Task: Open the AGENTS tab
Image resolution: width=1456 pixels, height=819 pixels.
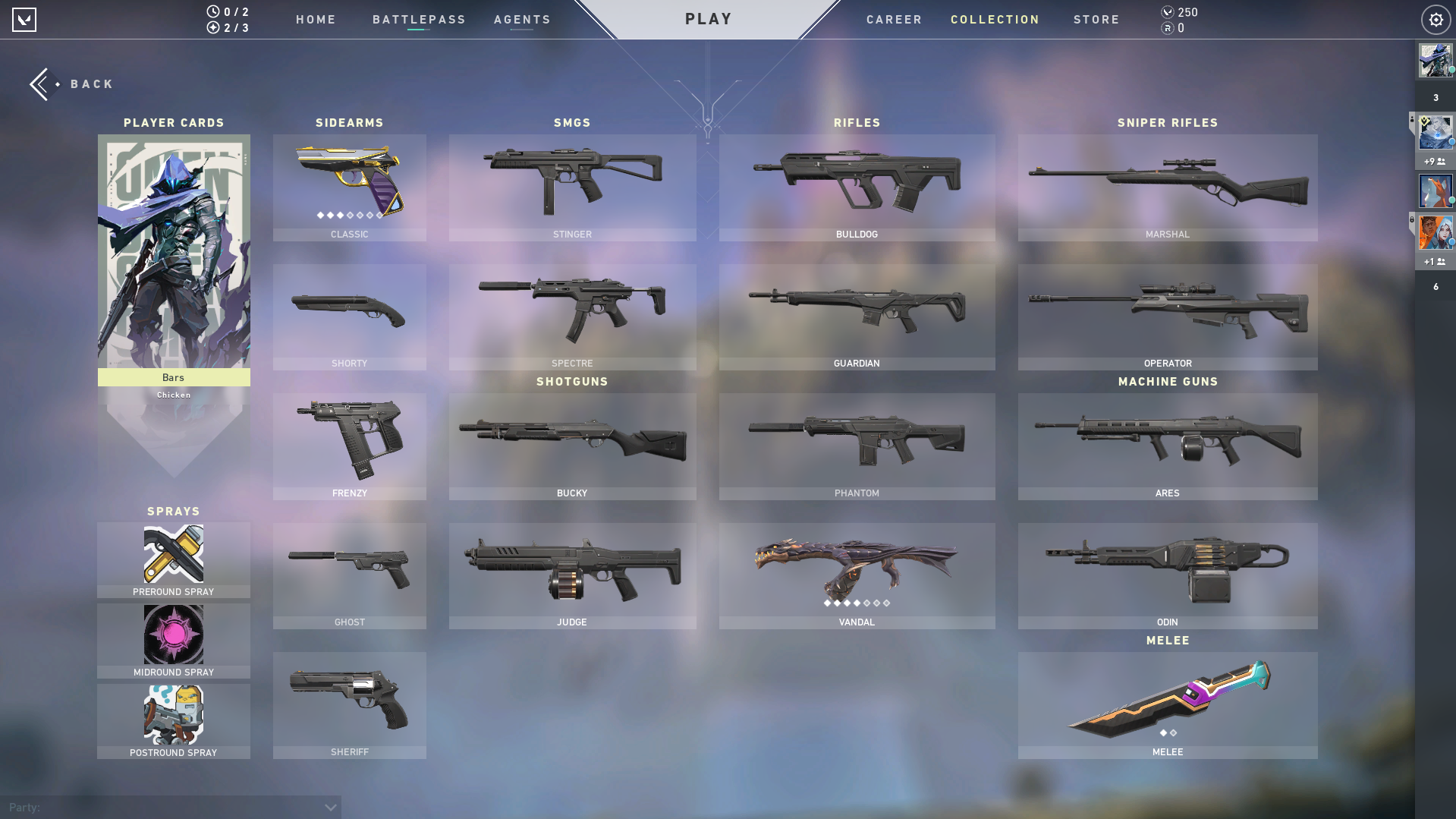Action: [522, 20]
